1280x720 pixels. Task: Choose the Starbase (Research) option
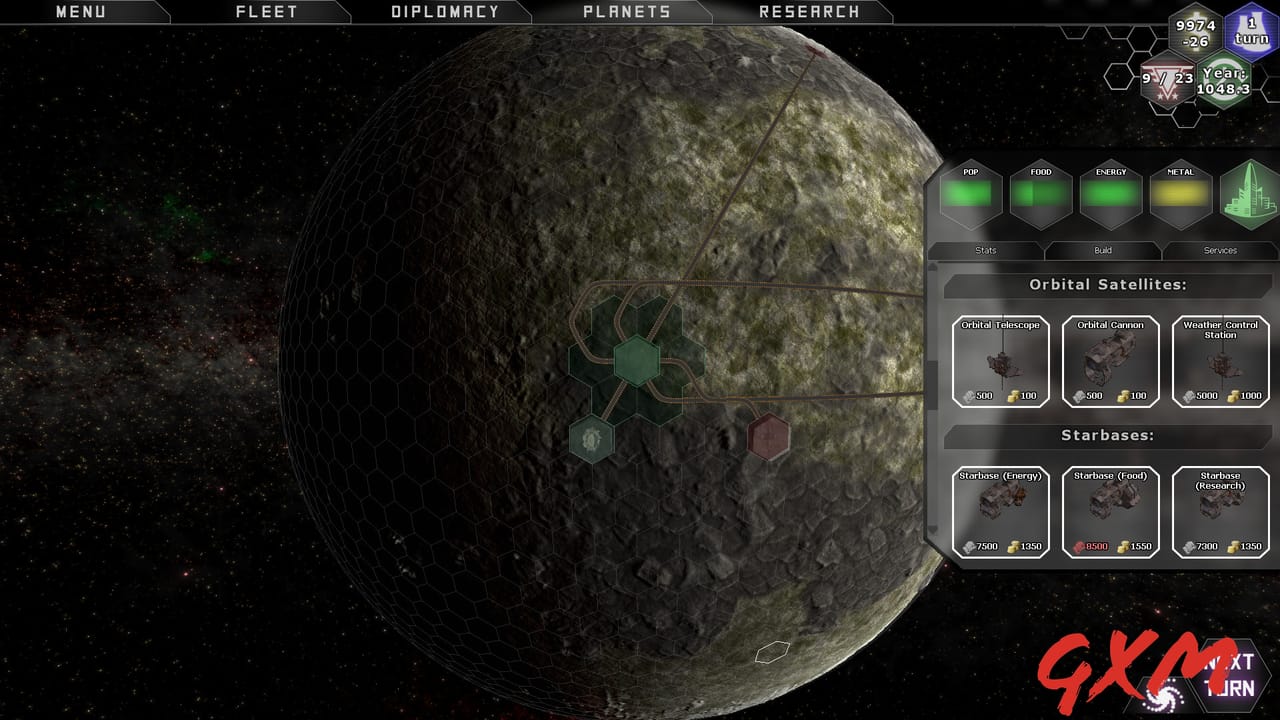pyautogui.click(x=1221, y=512)
